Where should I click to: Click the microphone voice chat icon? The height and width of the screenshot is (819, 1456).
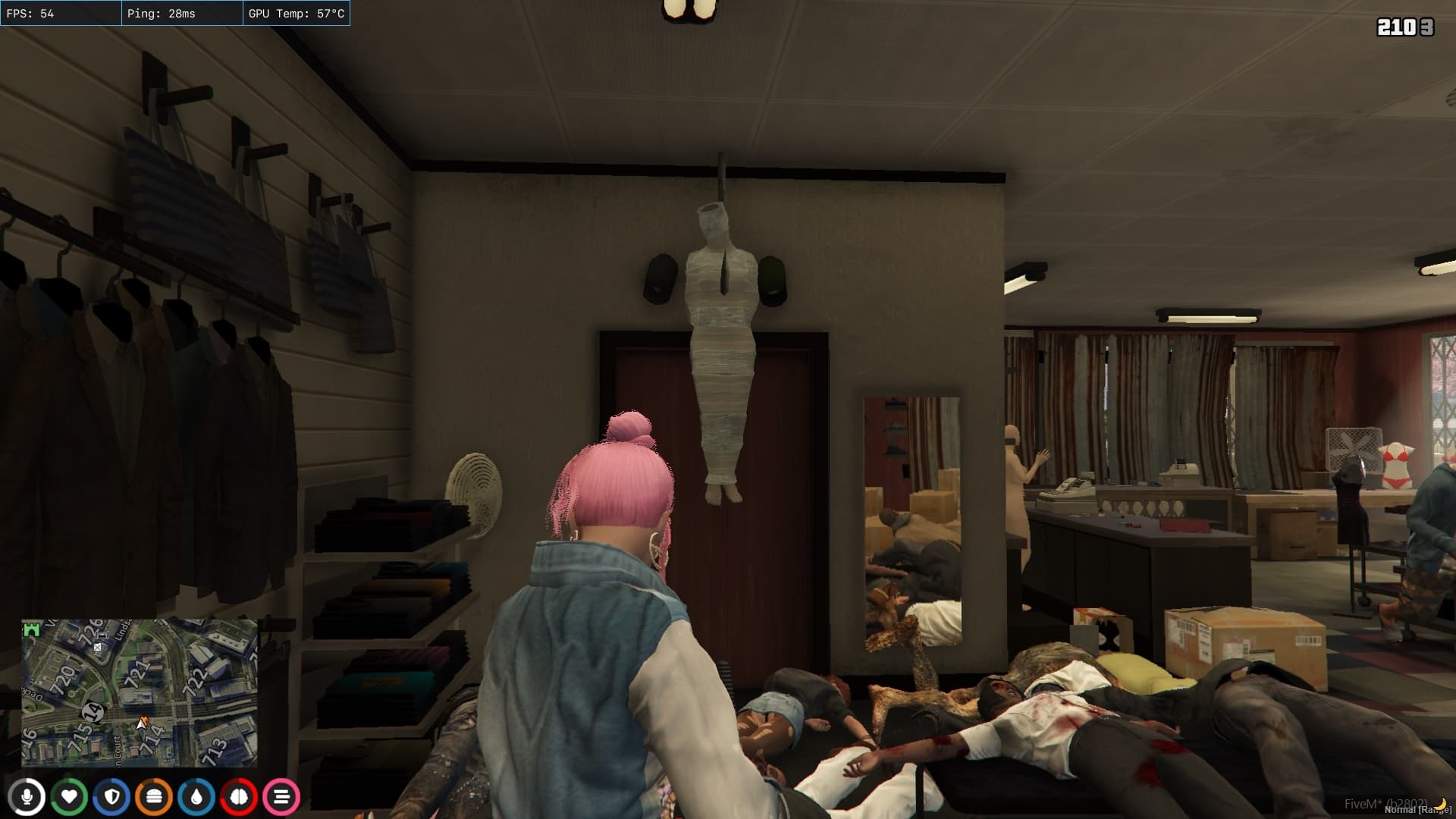coord(28,796)
